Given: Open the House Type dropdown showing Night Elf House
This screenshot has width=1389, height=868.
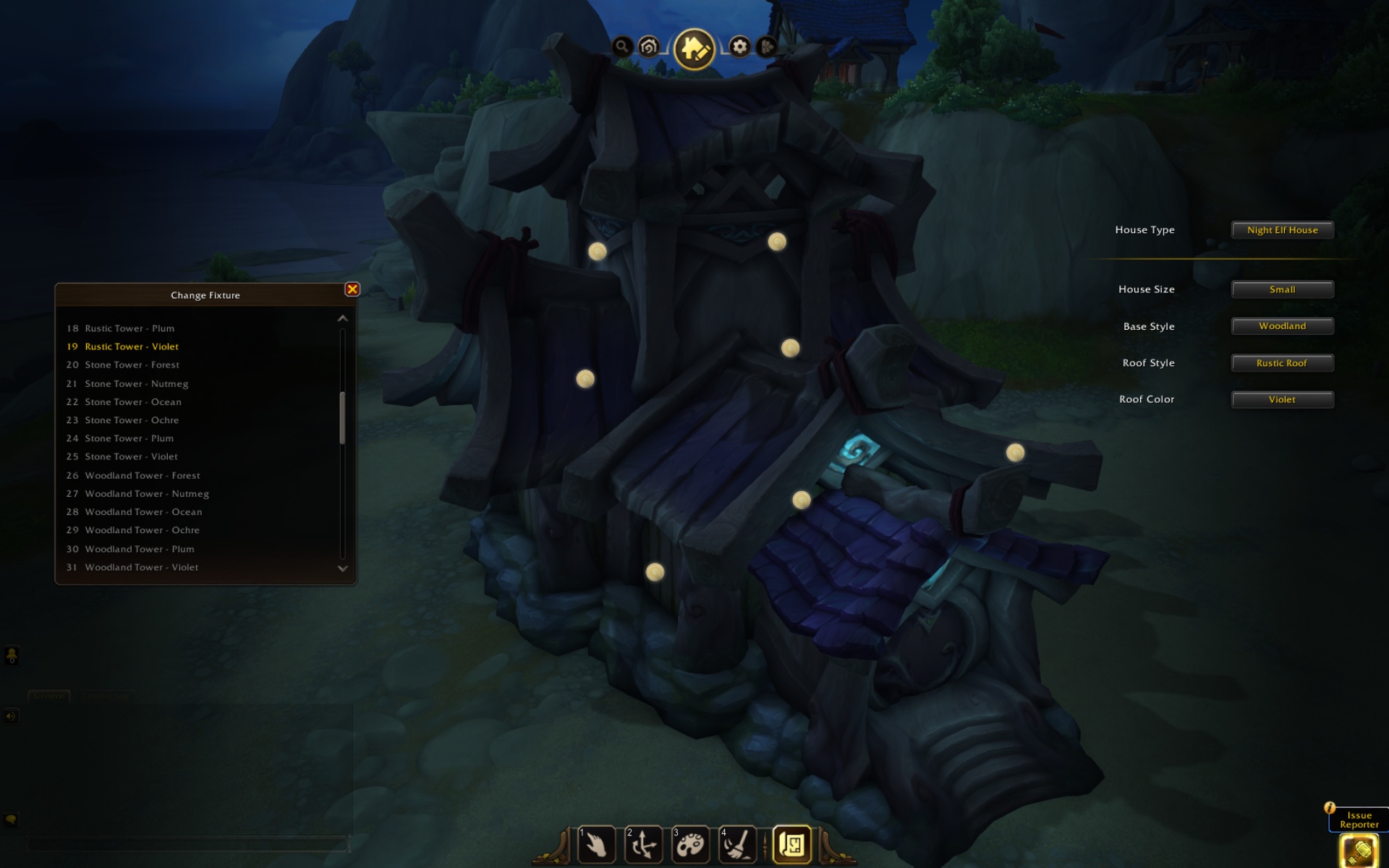Looking at the screenshot, I should (1282, 230).
